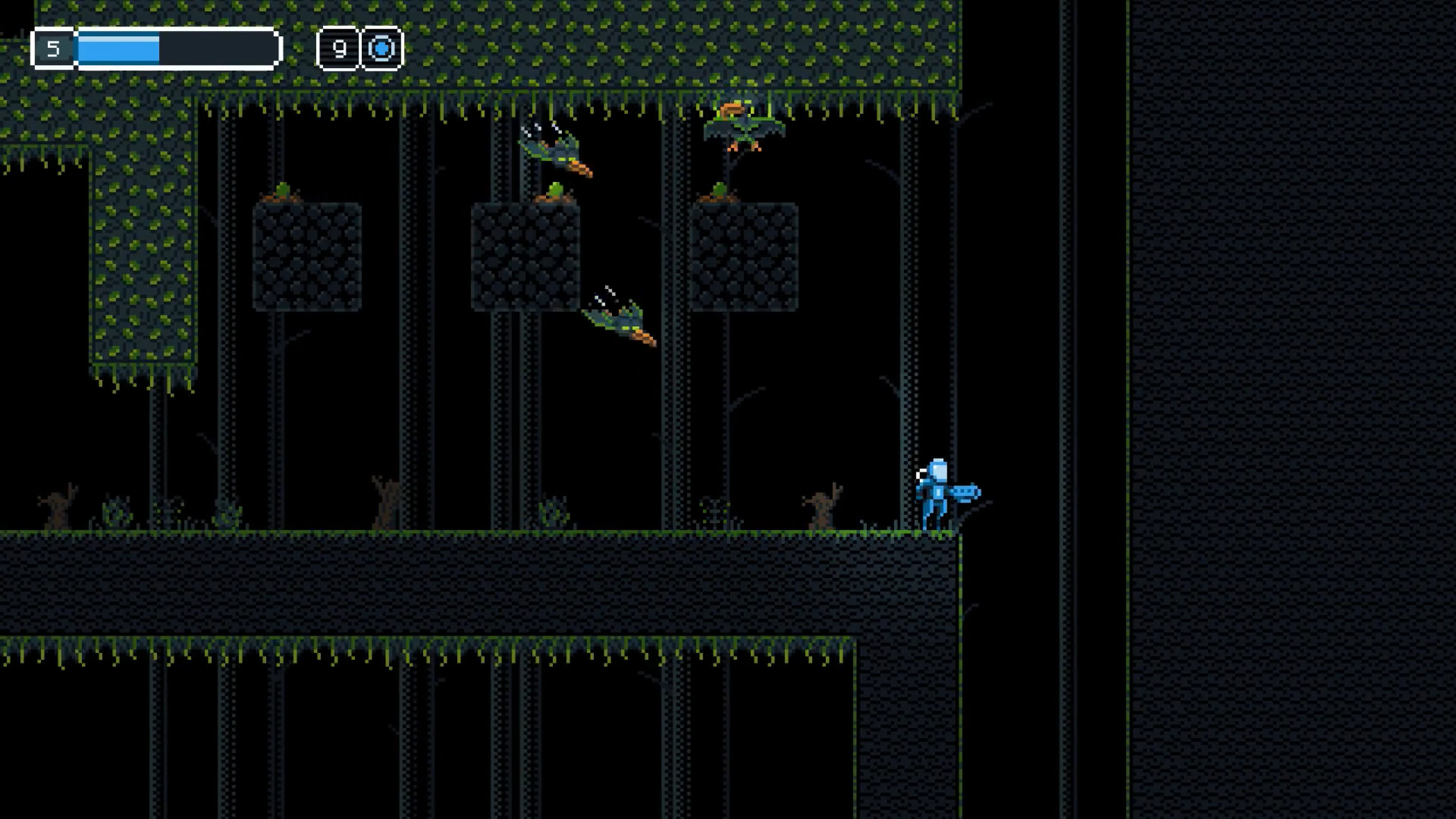
Task: Click the bare sapling near the right ledge
Action: pos(822,506)
